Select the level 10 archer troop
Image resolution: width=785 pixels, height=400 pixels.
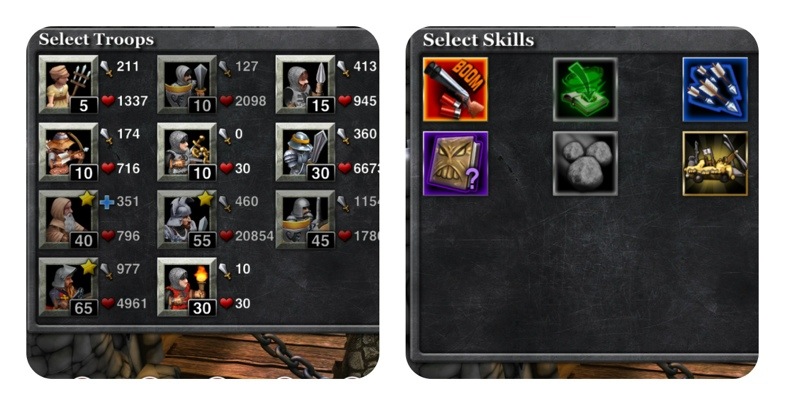click(68, 151)
